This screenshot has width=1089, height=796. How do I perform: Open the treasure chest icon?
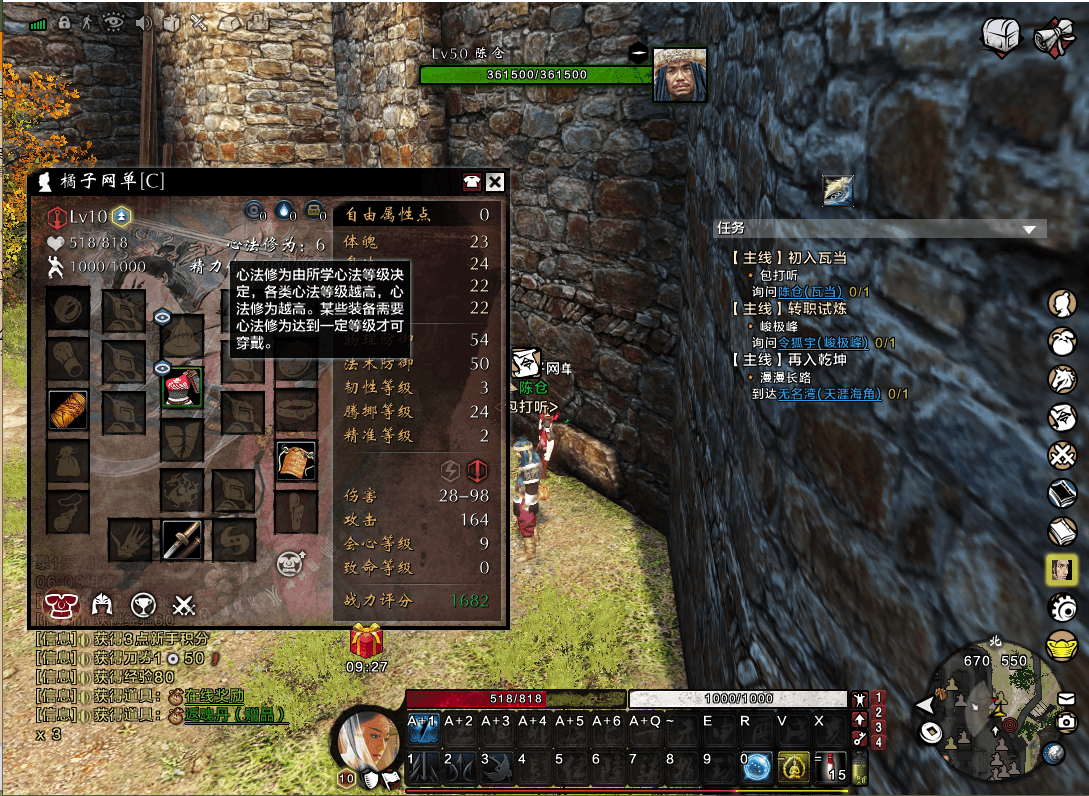1000,36
